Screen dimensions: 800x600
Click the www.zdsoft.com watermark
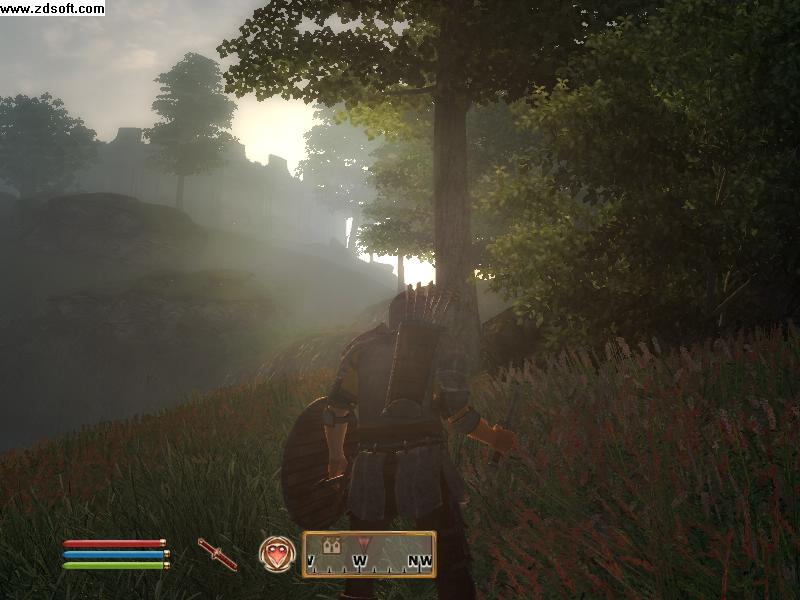coord(53,8)
